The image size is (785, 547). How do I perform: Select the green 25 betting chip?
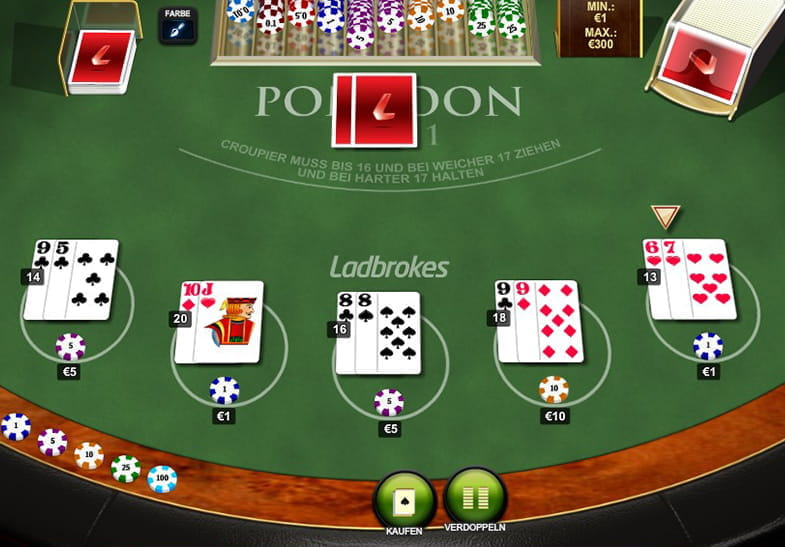(125, 467)
